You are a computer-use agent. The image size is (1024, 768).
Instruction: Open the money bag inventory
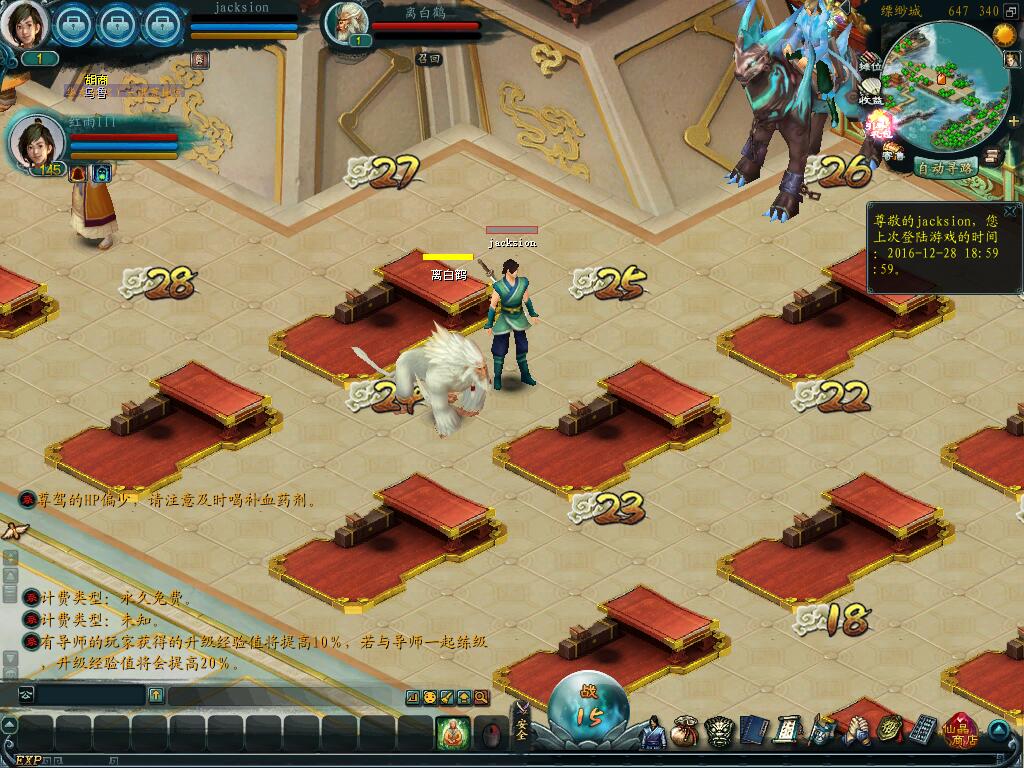pyautogui.click(x=685, y=732)
